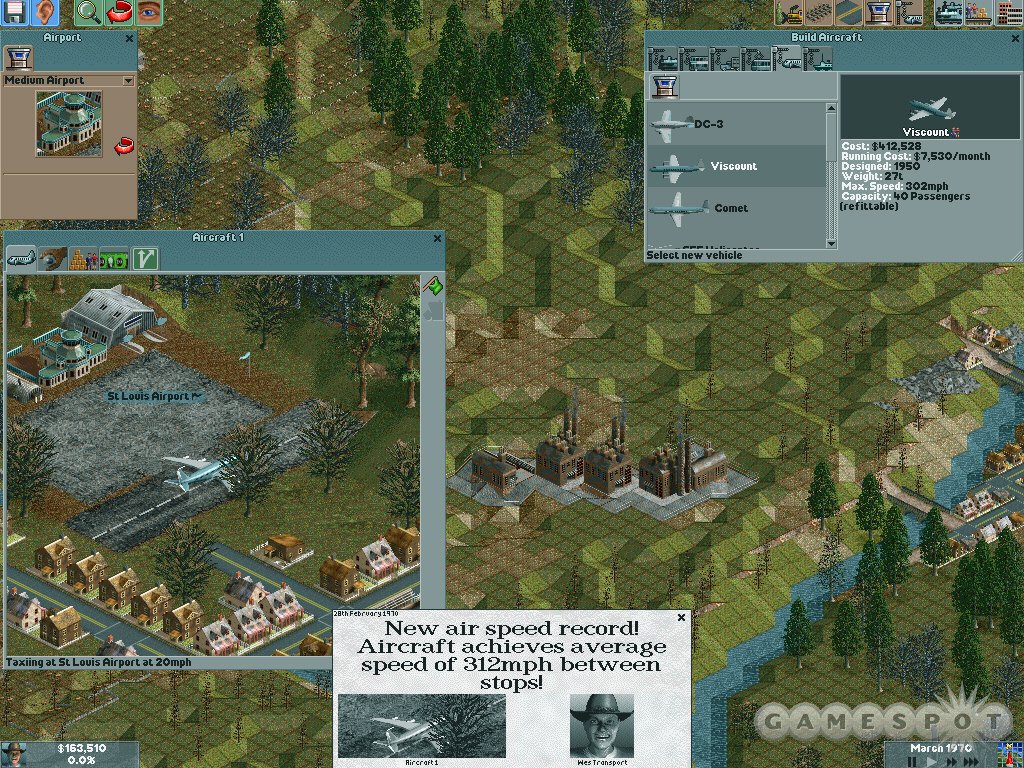1024x768 pixels.
Task: Switch to the build ships tab
Action: tap(819, 61)
